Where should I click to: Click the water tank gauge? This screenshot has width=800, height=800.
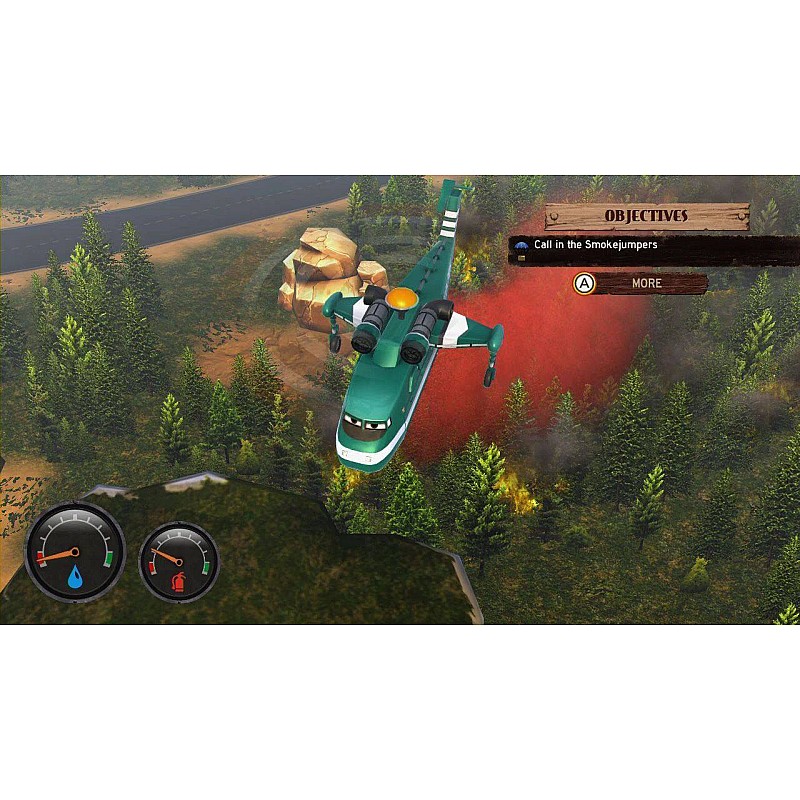pyautogui.click(x=75, y=551)
